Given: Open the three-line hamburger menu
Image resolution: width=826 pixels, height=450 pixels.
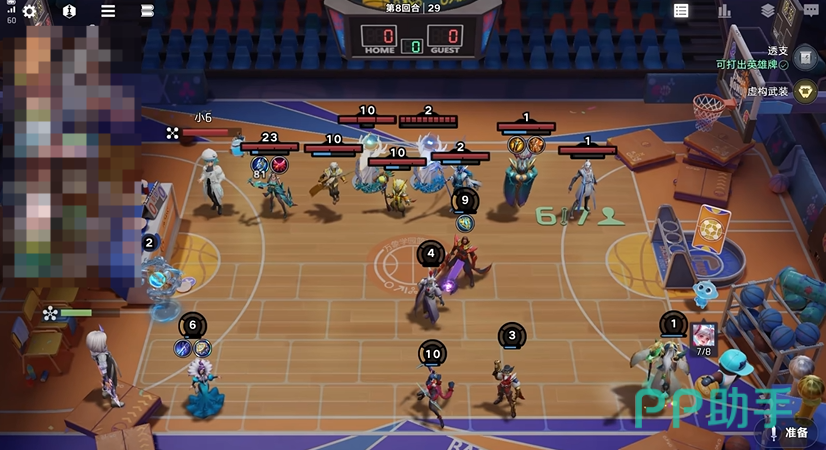Looking at the screenshot, I should click(108, 11).
